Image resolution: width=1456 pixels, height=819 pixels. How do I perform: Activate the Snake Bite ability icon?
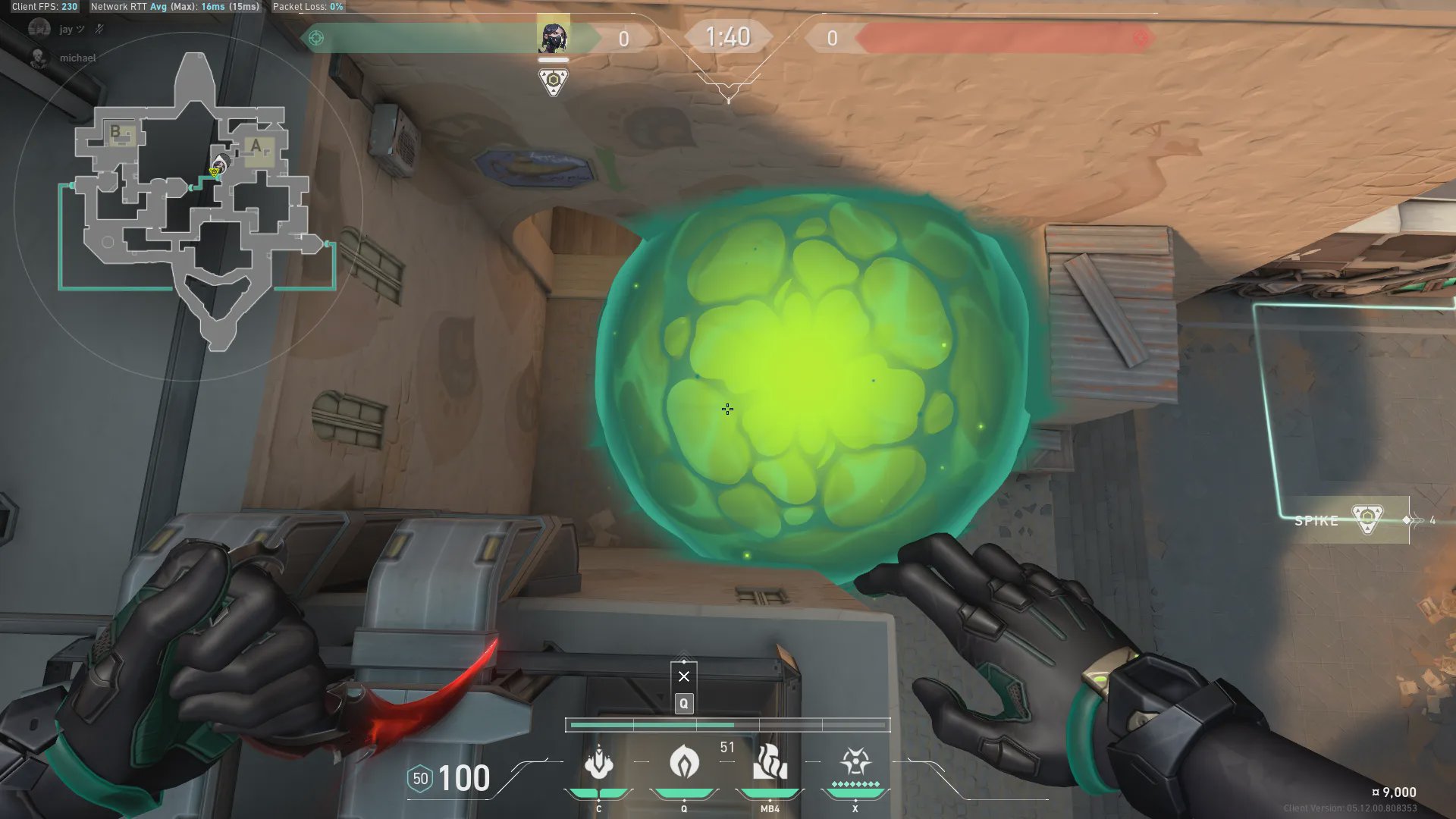tap(598, 762)
